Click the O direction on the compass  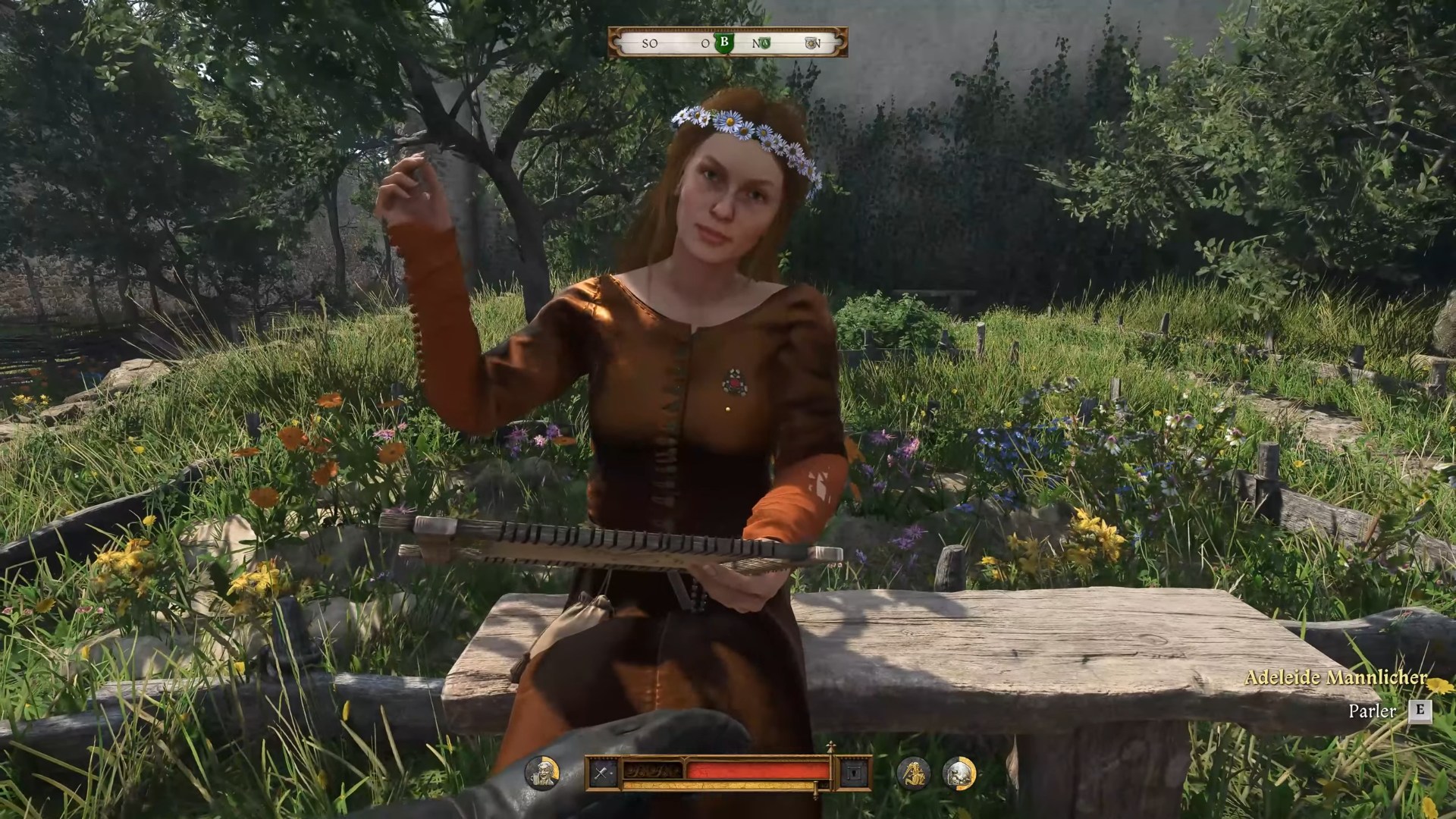click(x=706, y=42)
